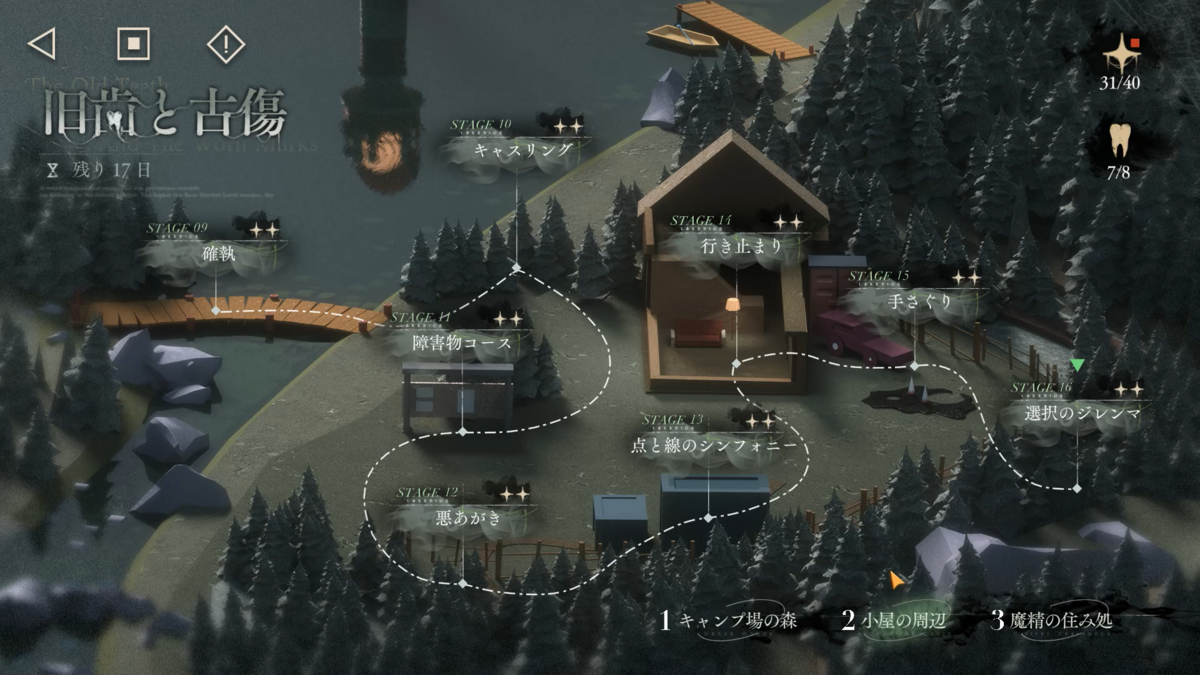The height and width of the screenshot is (675, 1200).
Task: Open the tooth collection icon showing 7/8
Action: [1120, 147]
